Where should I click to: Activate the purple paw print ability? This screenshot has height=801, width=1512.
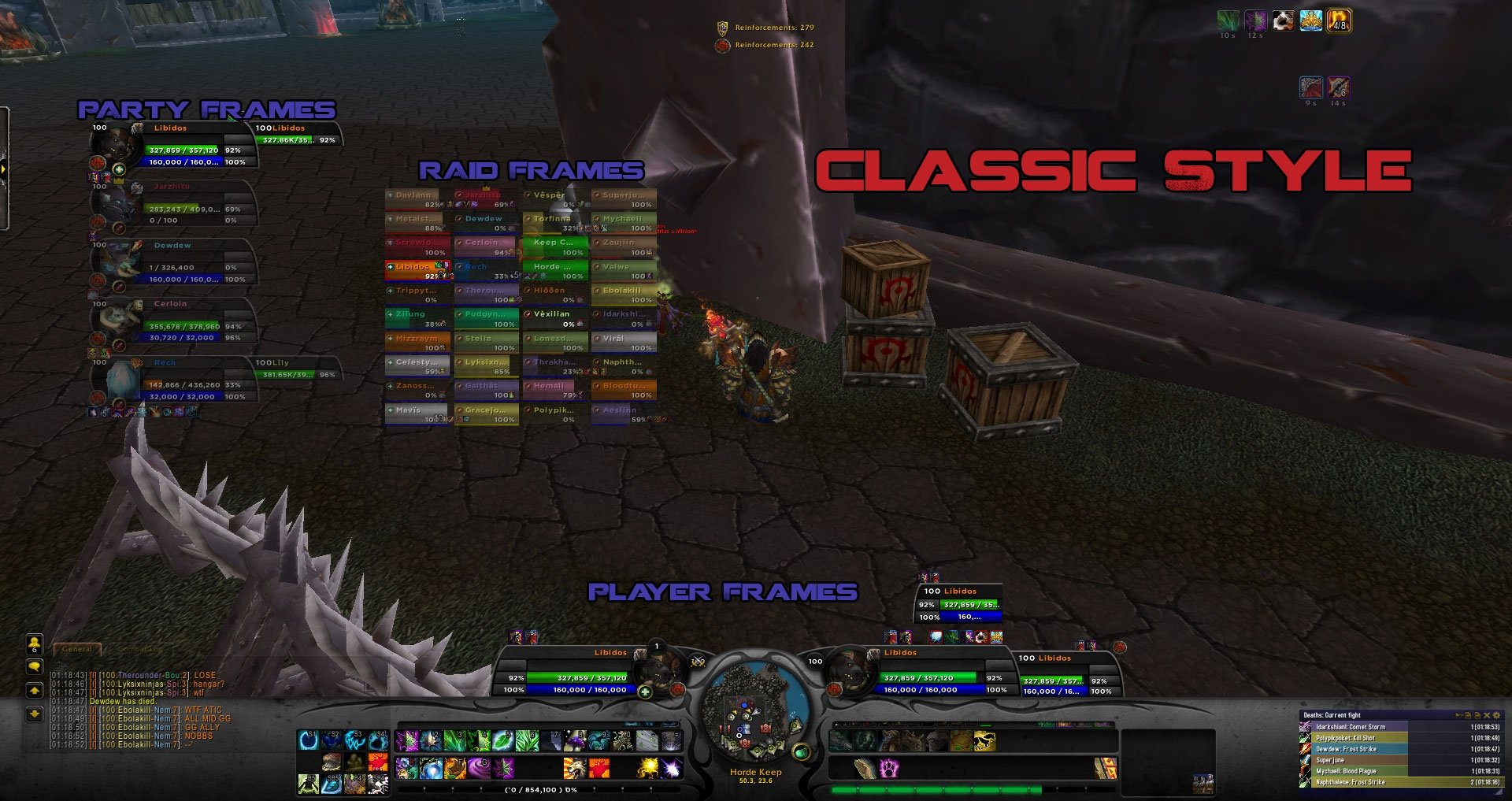click(889, 767)
